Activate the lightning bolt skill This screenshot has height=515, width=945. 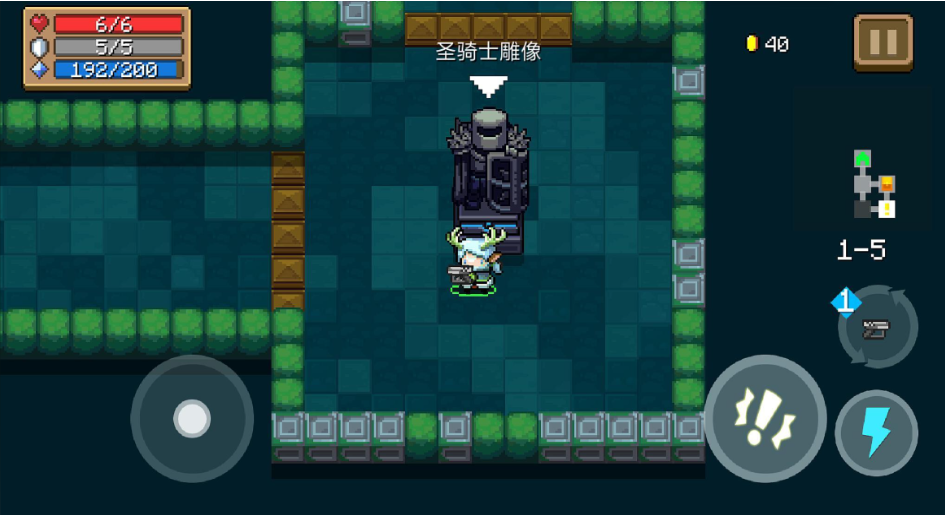[876, 433]
